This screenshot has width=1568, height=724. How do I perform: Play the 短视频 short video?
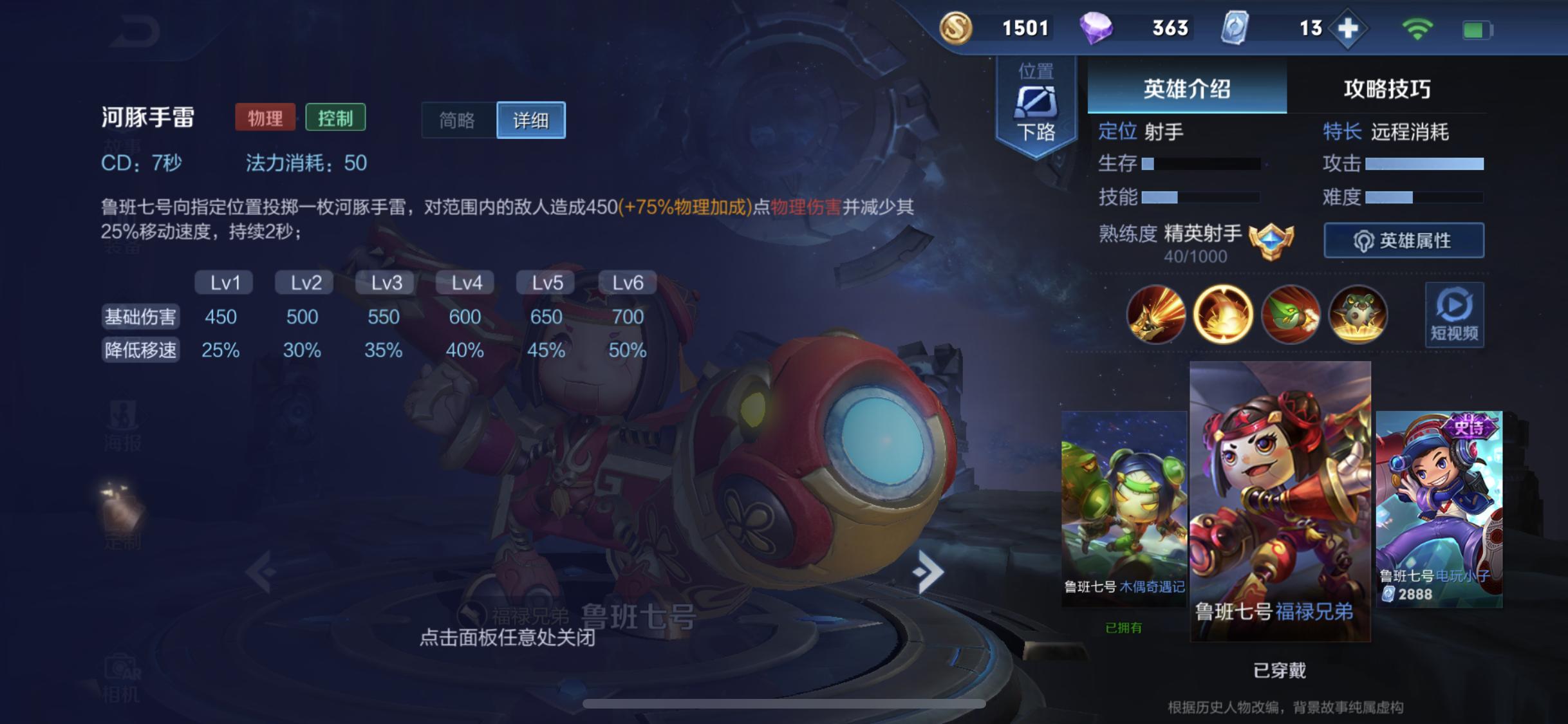1453,315
